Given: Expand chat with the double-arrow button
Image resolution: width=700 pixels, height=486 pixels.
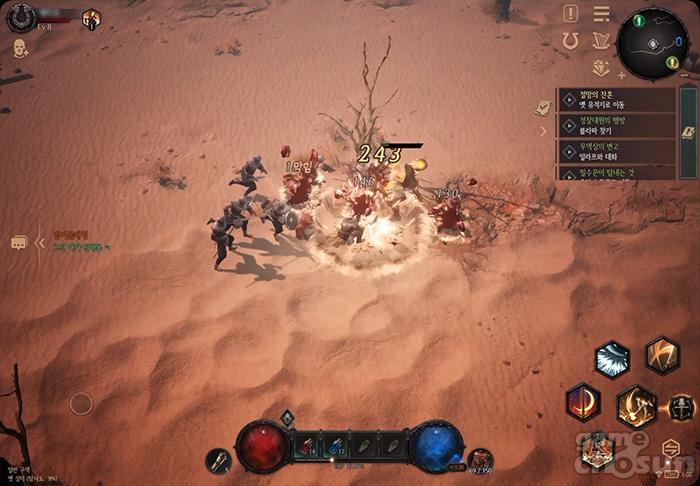Looking at the screenshot, I should [41, 243].
